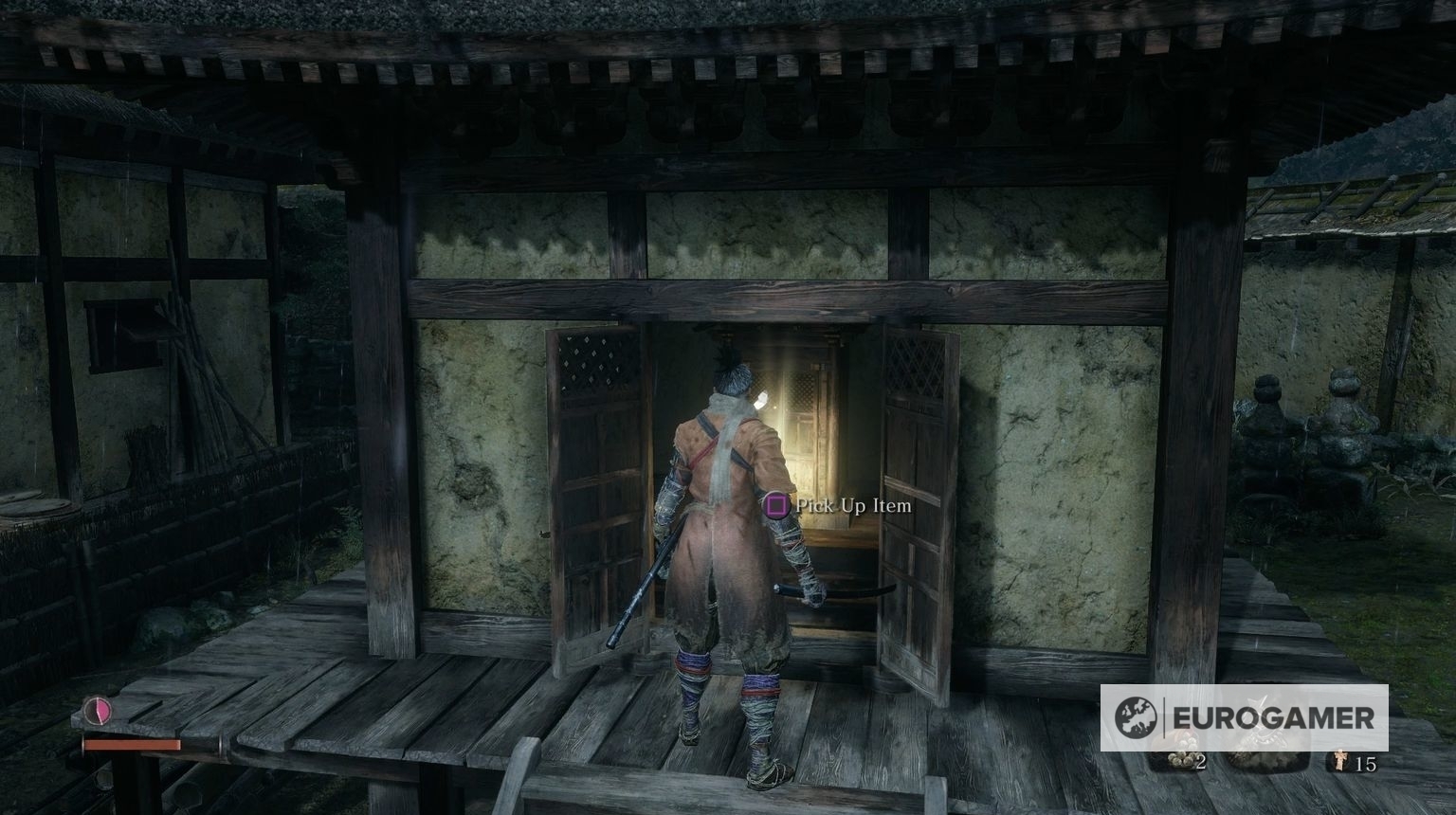Select the spirit emblem icon showing 15

1339,762
